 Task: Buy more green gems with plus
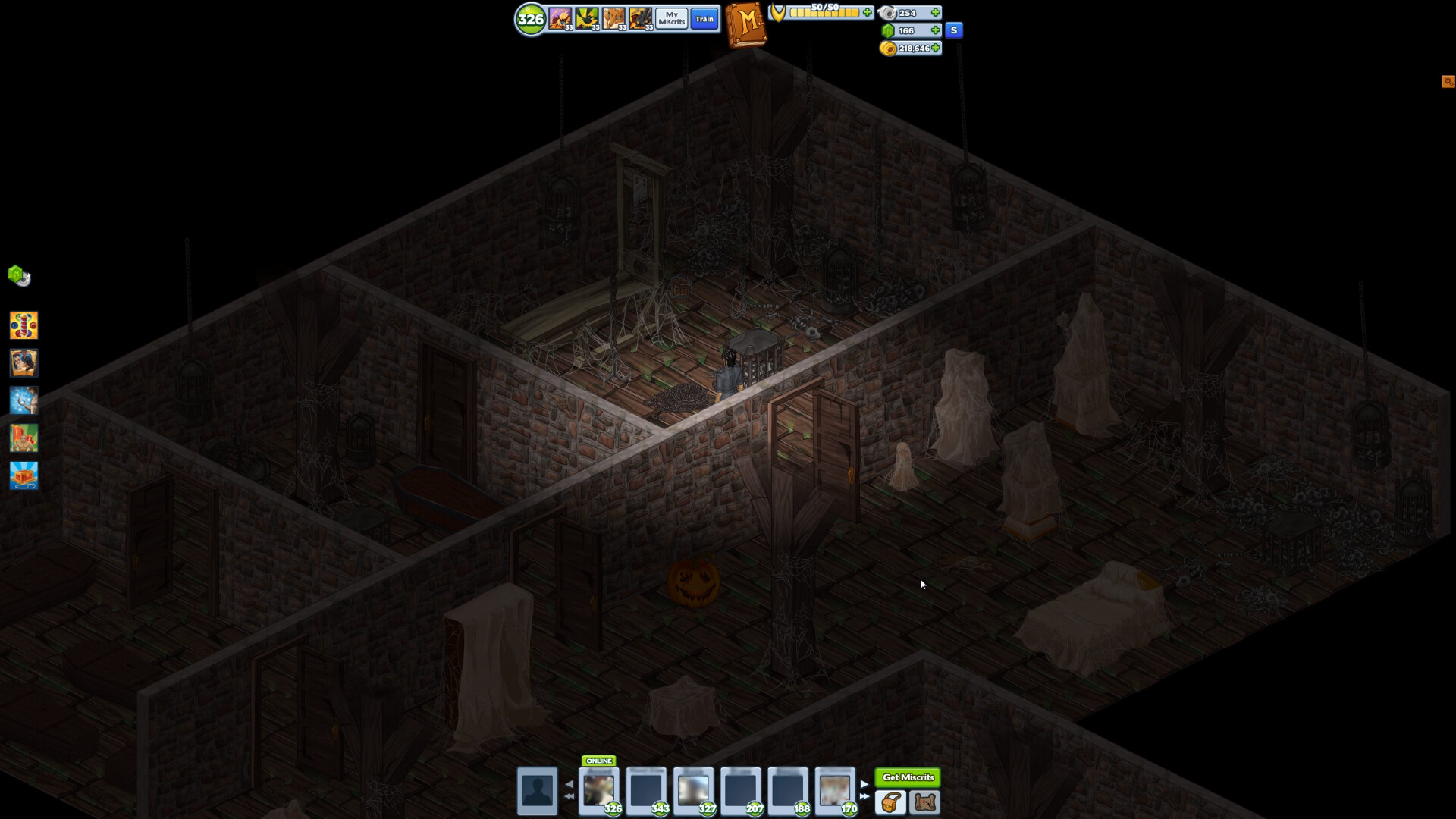click(x=936, y=30)
